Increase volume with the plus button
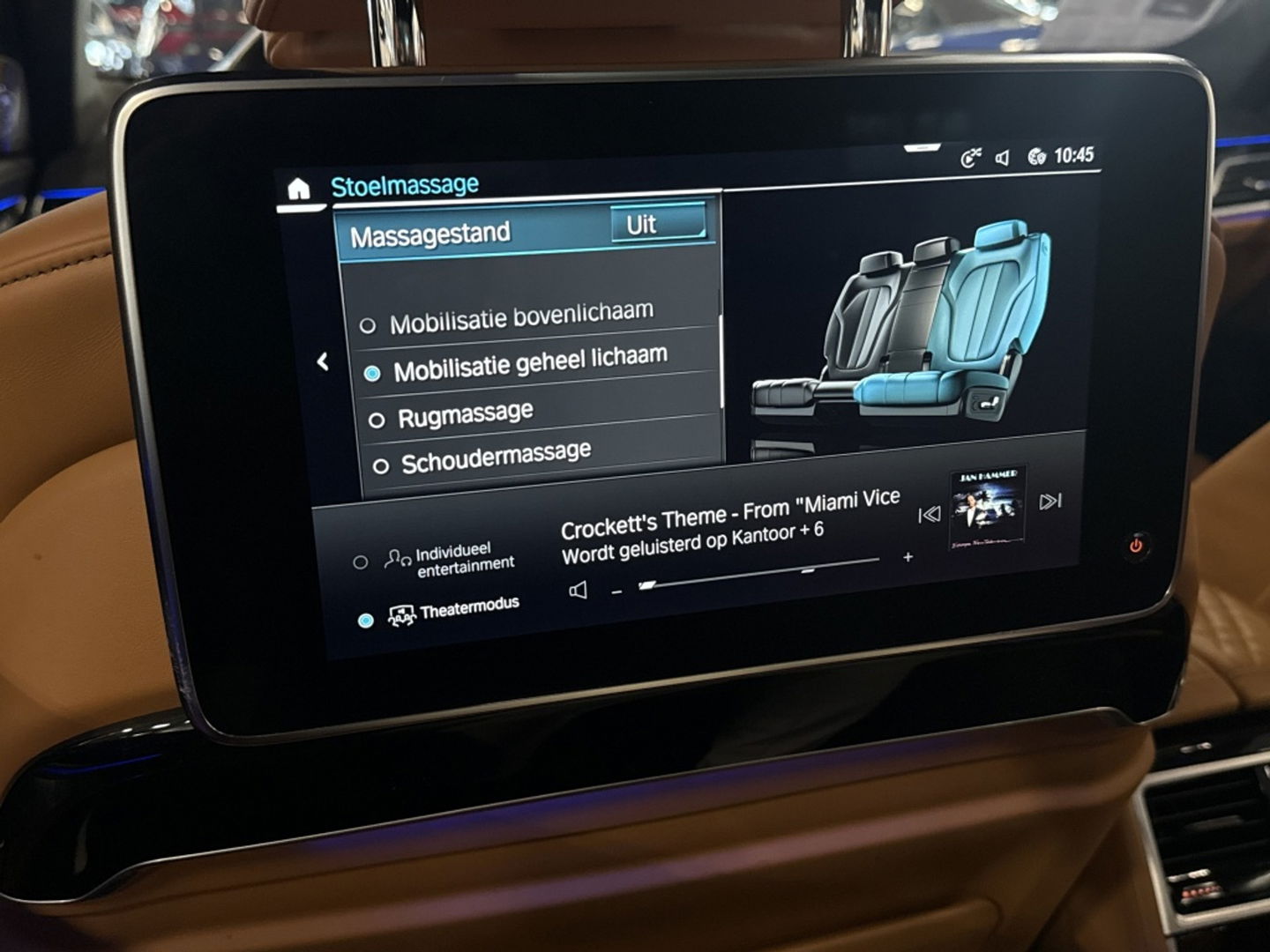Image resolution: width=1270 pixels, height=952 pixels. [x=908, y=557]
